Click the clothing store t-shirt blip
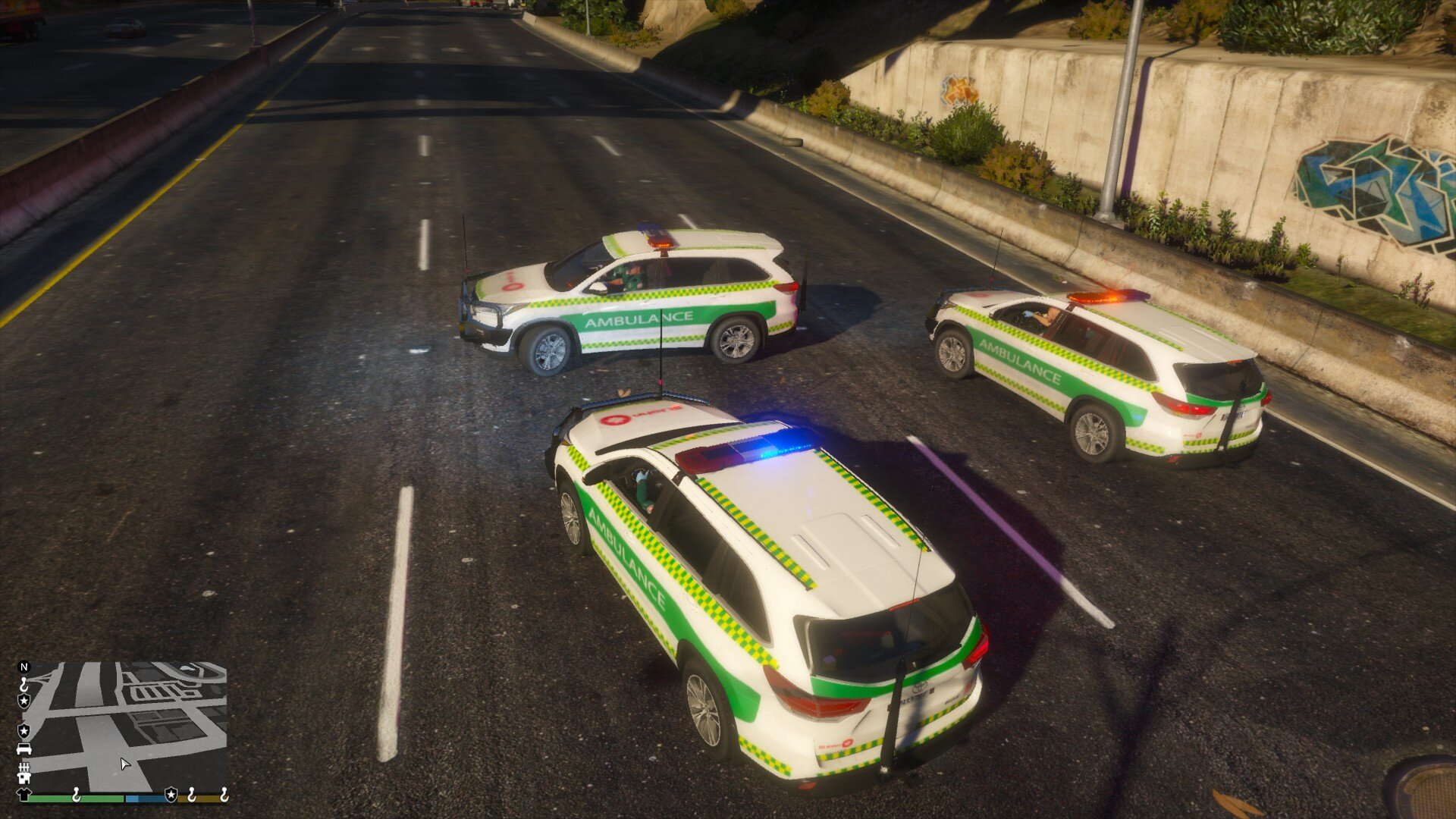 (23, 795)
